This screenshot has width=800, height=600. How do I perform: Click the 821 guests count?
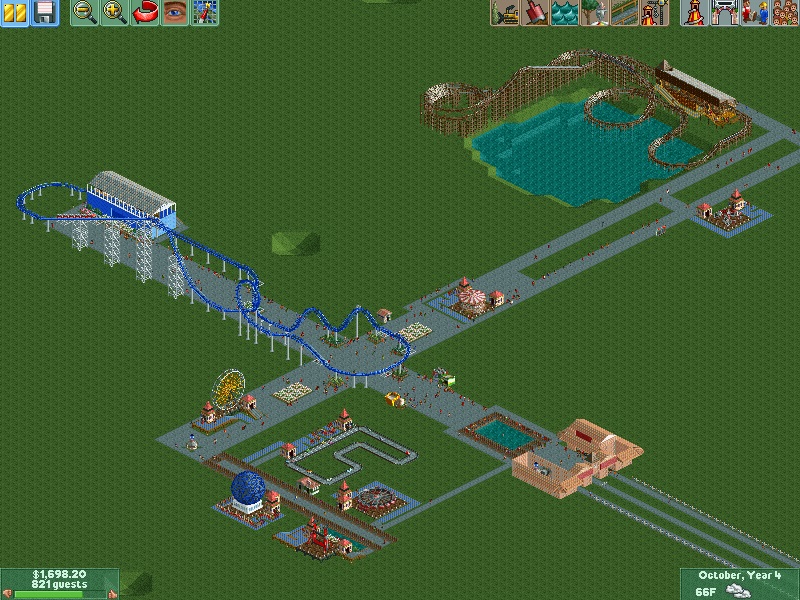59,584
